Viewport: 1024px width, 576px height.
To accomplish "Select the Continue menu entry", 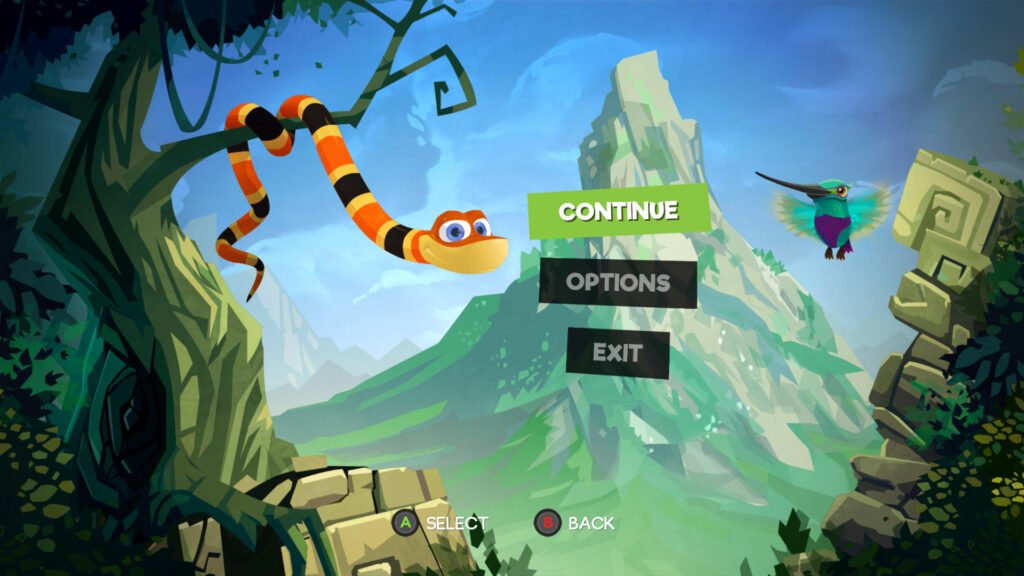I will 618,211.
